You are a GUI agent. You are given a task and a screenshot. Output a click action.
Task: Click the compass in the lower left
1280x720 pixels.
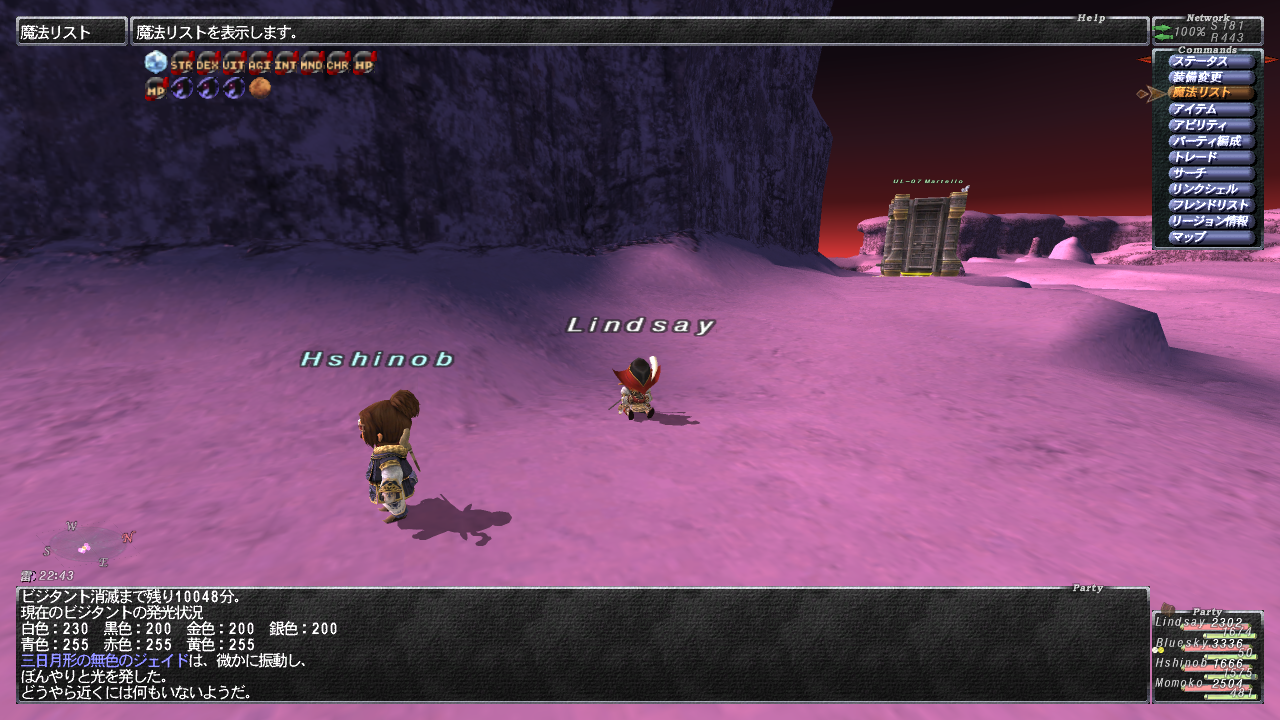pyautogui.click(x=86, y=545)
